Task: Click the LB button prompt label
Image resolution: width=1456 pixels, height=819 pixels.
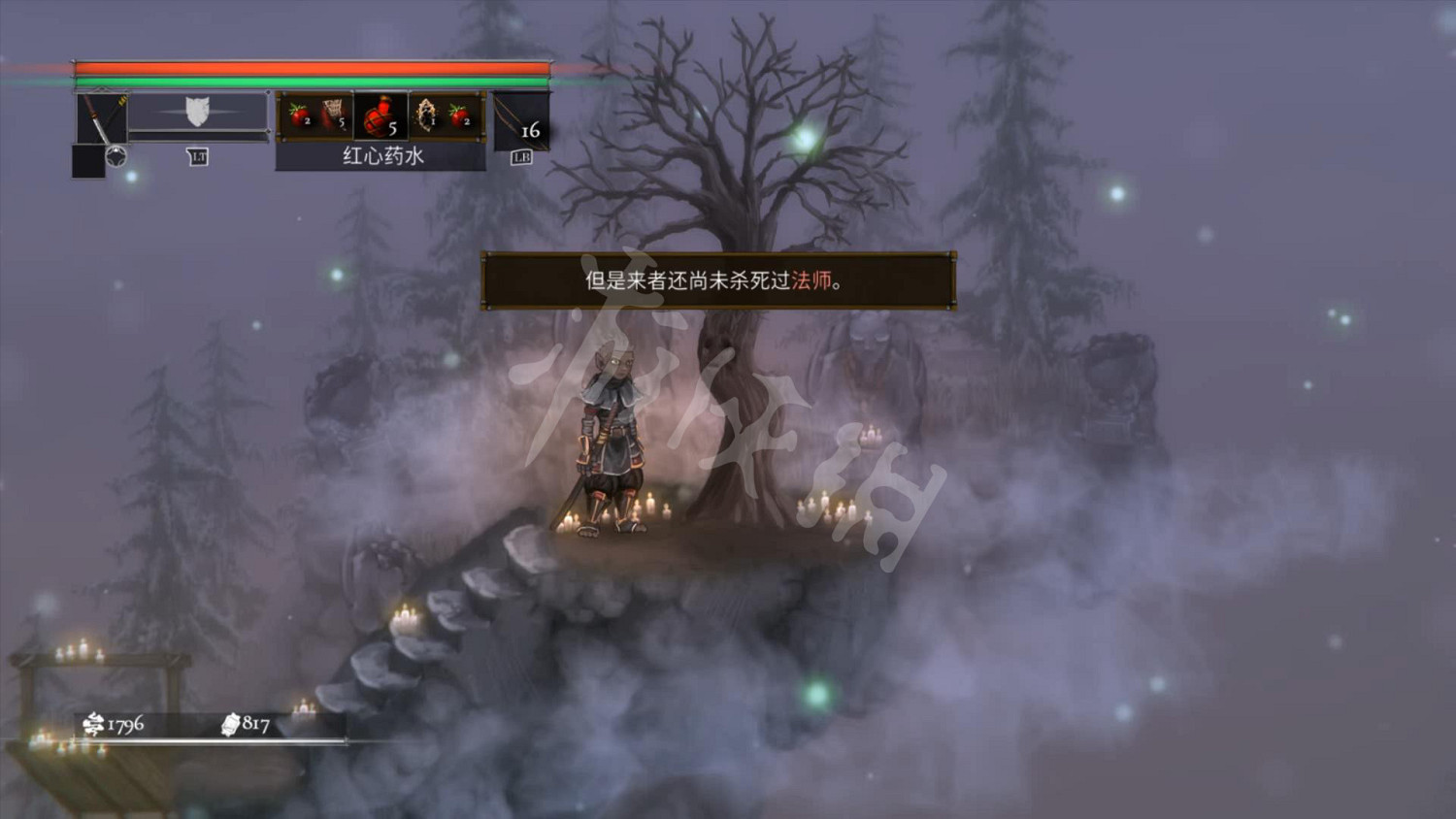Action: [x=521, y=158]
